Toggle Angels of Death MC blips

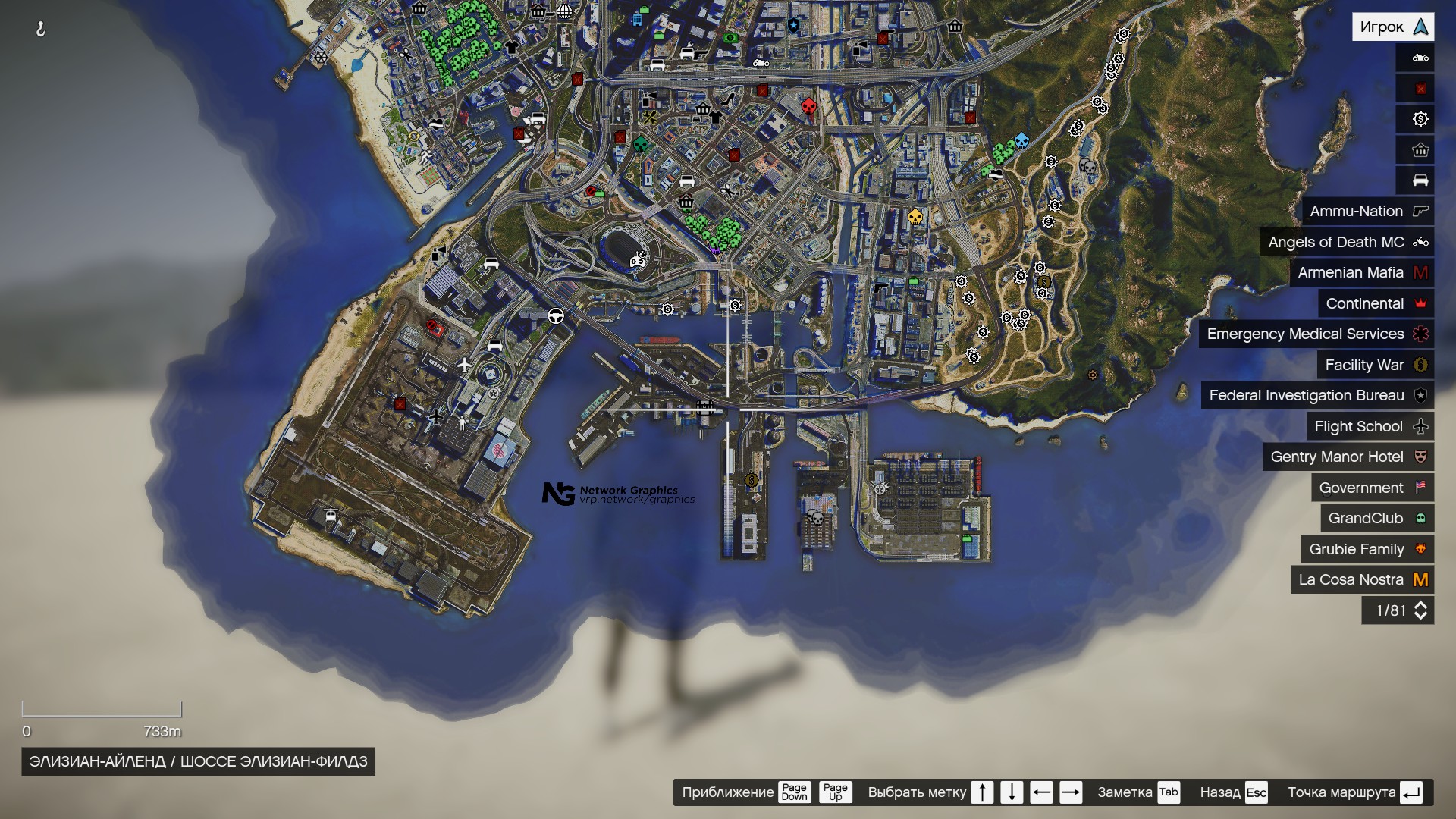coord(1349,242)
